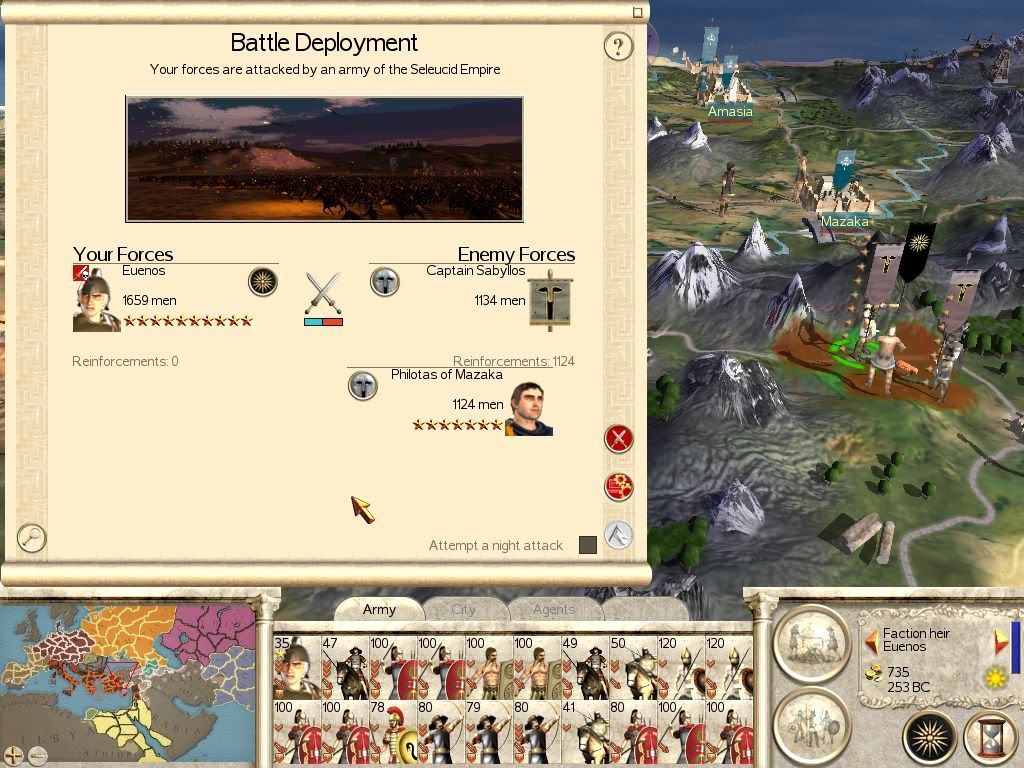
Task: Select Philotas of Mazaka's portrait
Action: tap(530, 410)
